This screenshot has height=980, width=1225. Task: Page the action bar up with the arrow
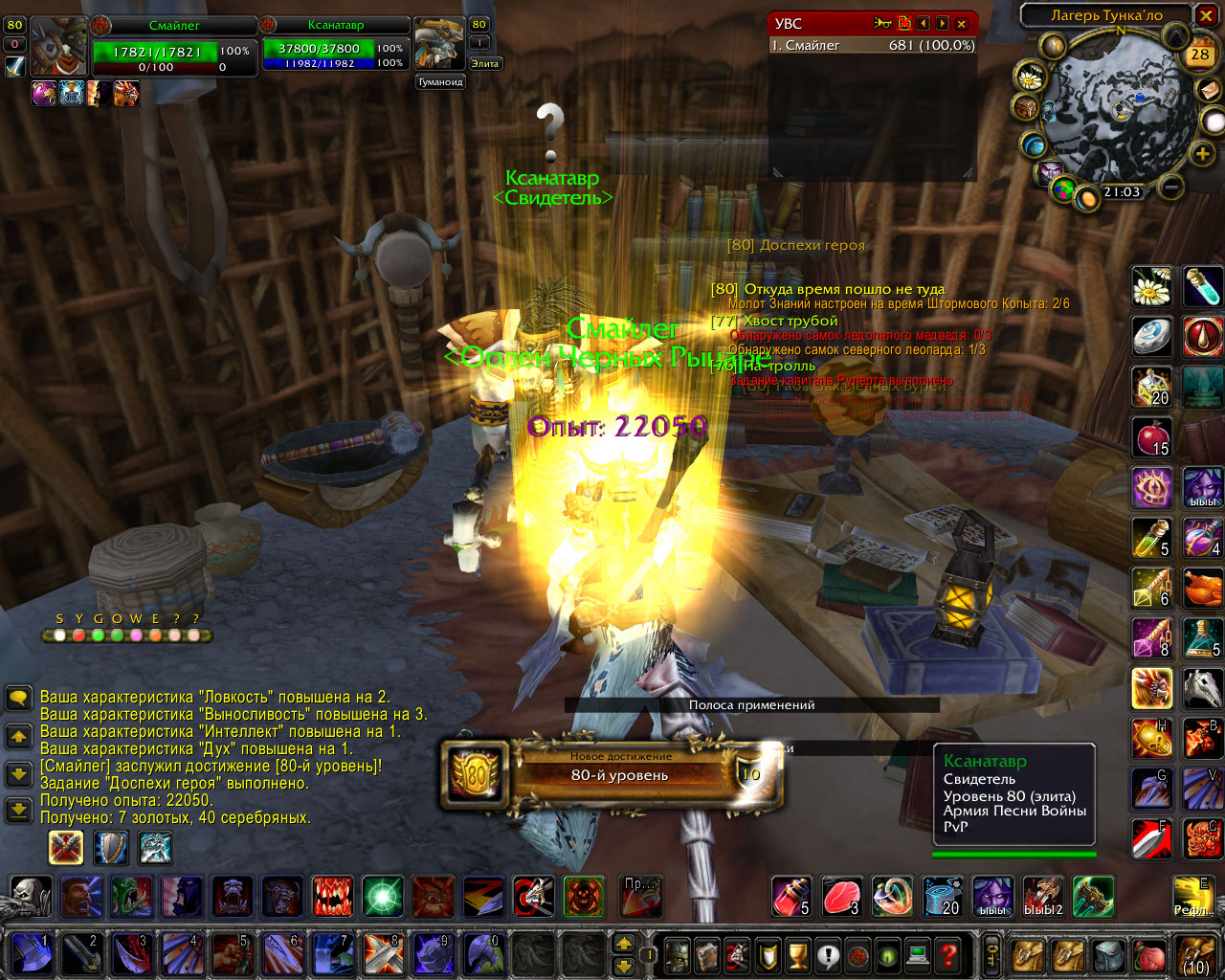(x=624, y=944)
